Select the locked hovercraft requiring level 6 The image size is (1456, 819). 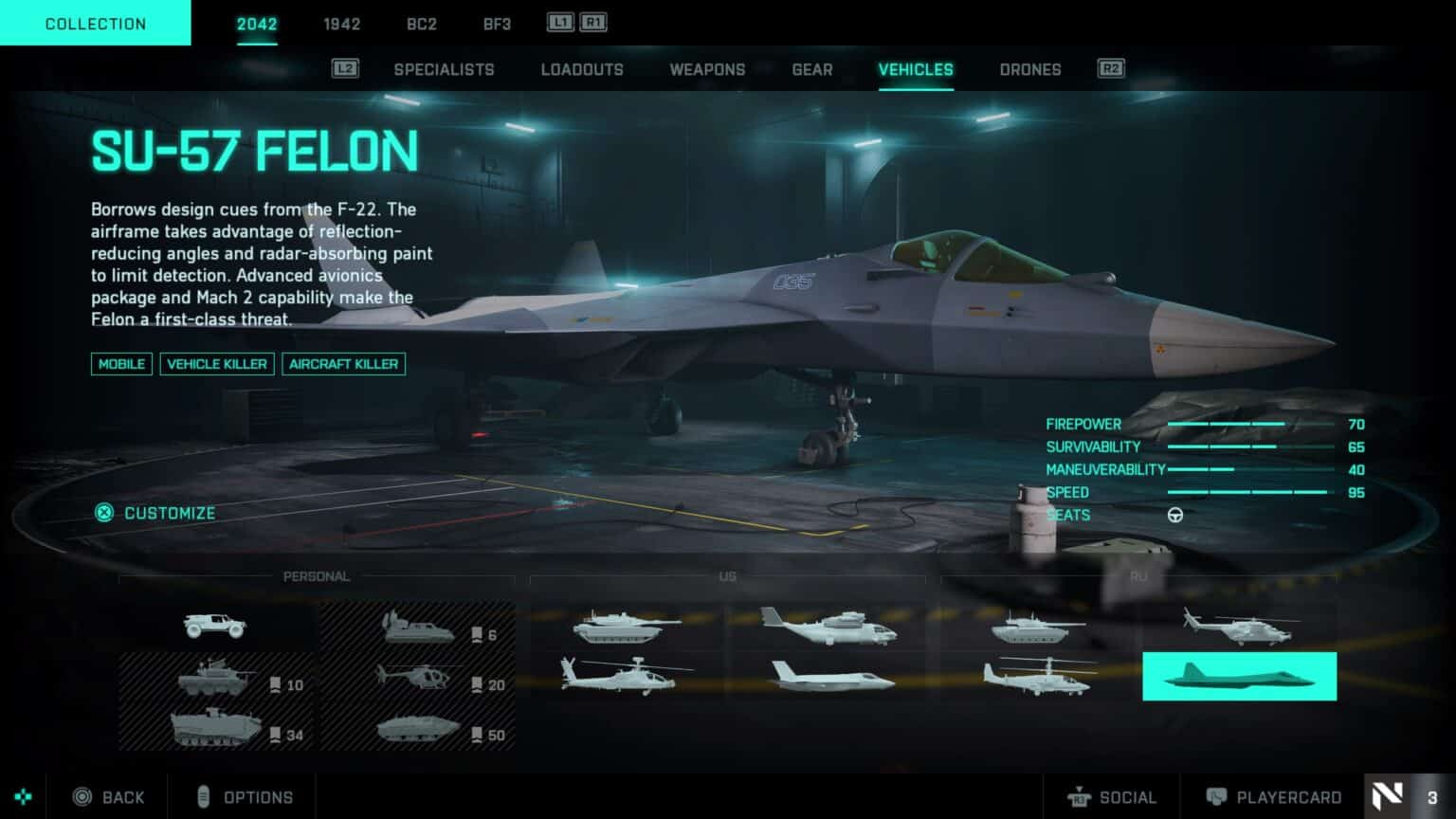tap(420, 628)
